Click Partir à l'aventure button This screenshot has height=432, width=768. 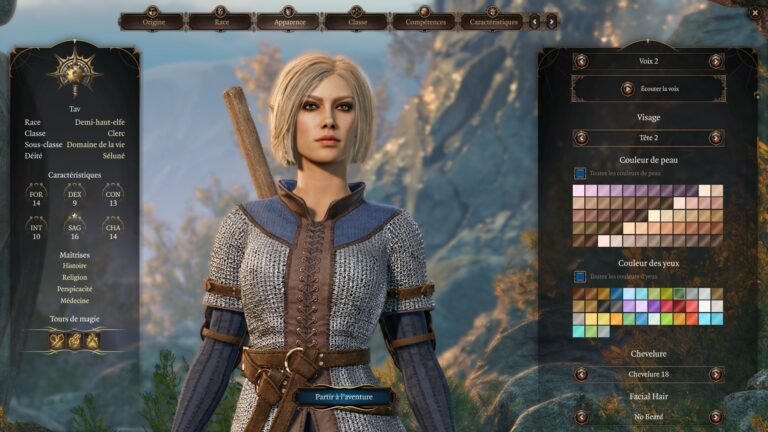[344, 396]
